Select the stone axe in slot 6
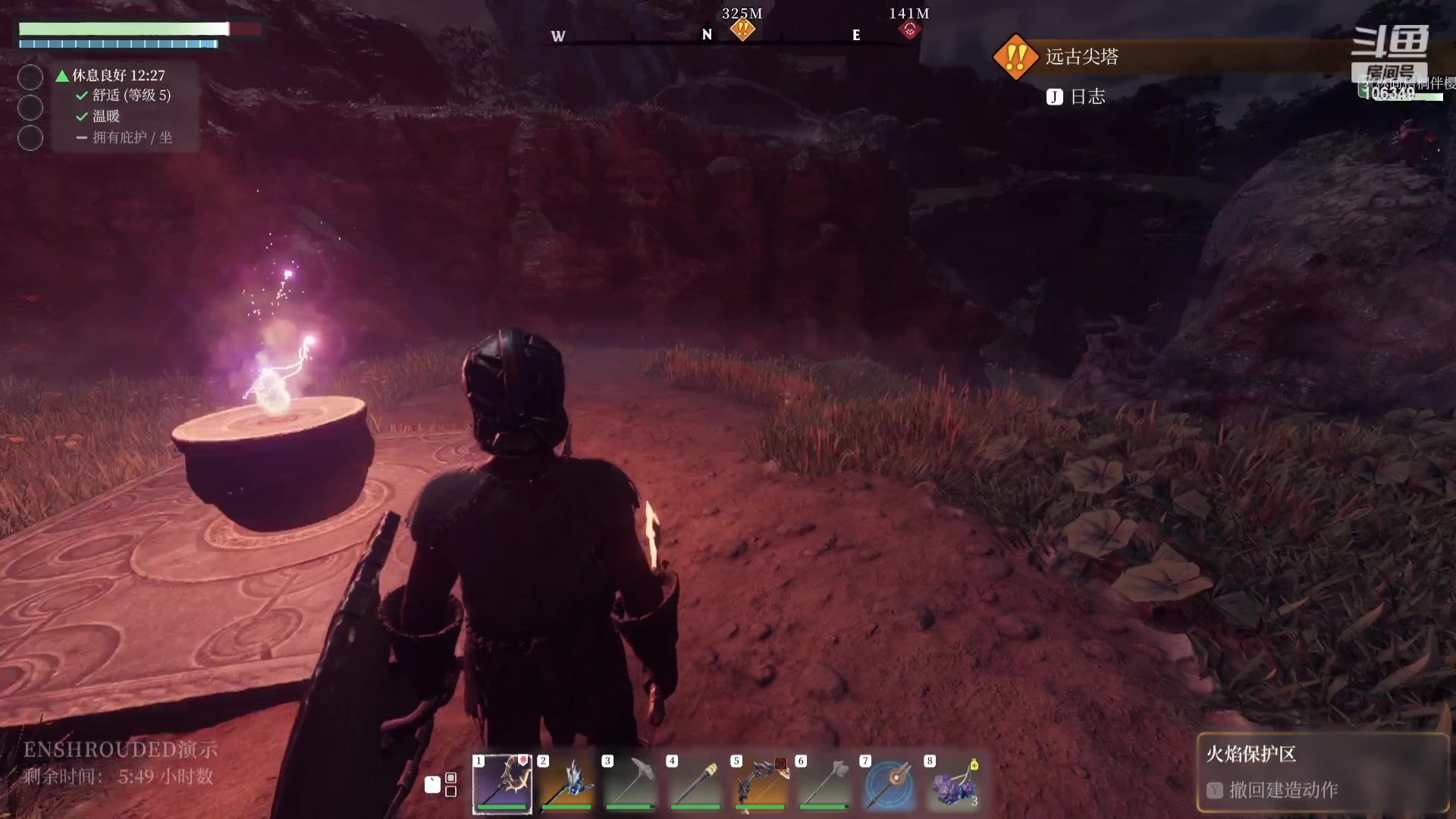Screen dimensions: 1456x819 click(824, 783)
